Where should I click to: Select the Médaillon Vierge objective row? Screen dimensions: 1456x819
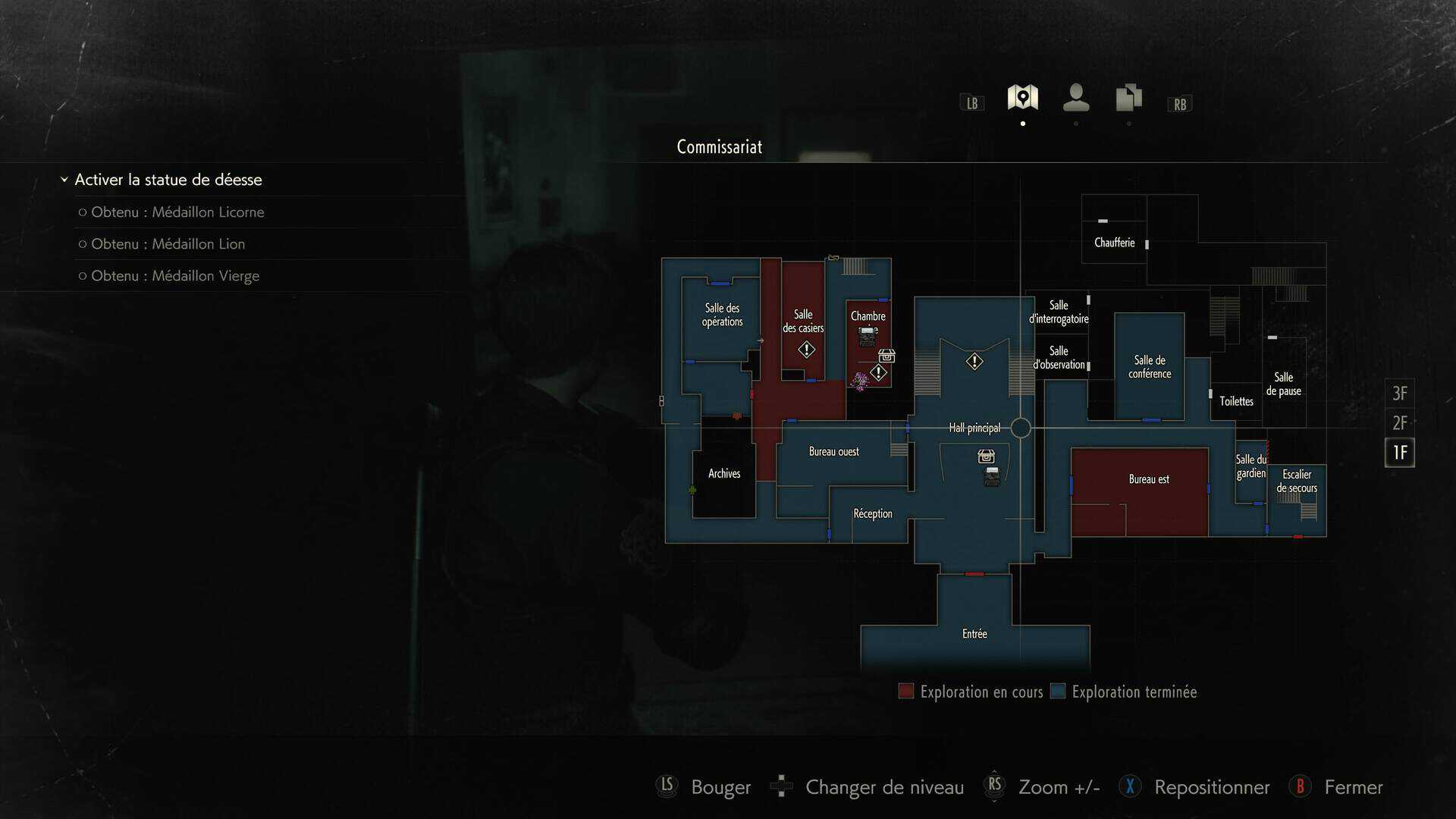(x=175, y=276)
